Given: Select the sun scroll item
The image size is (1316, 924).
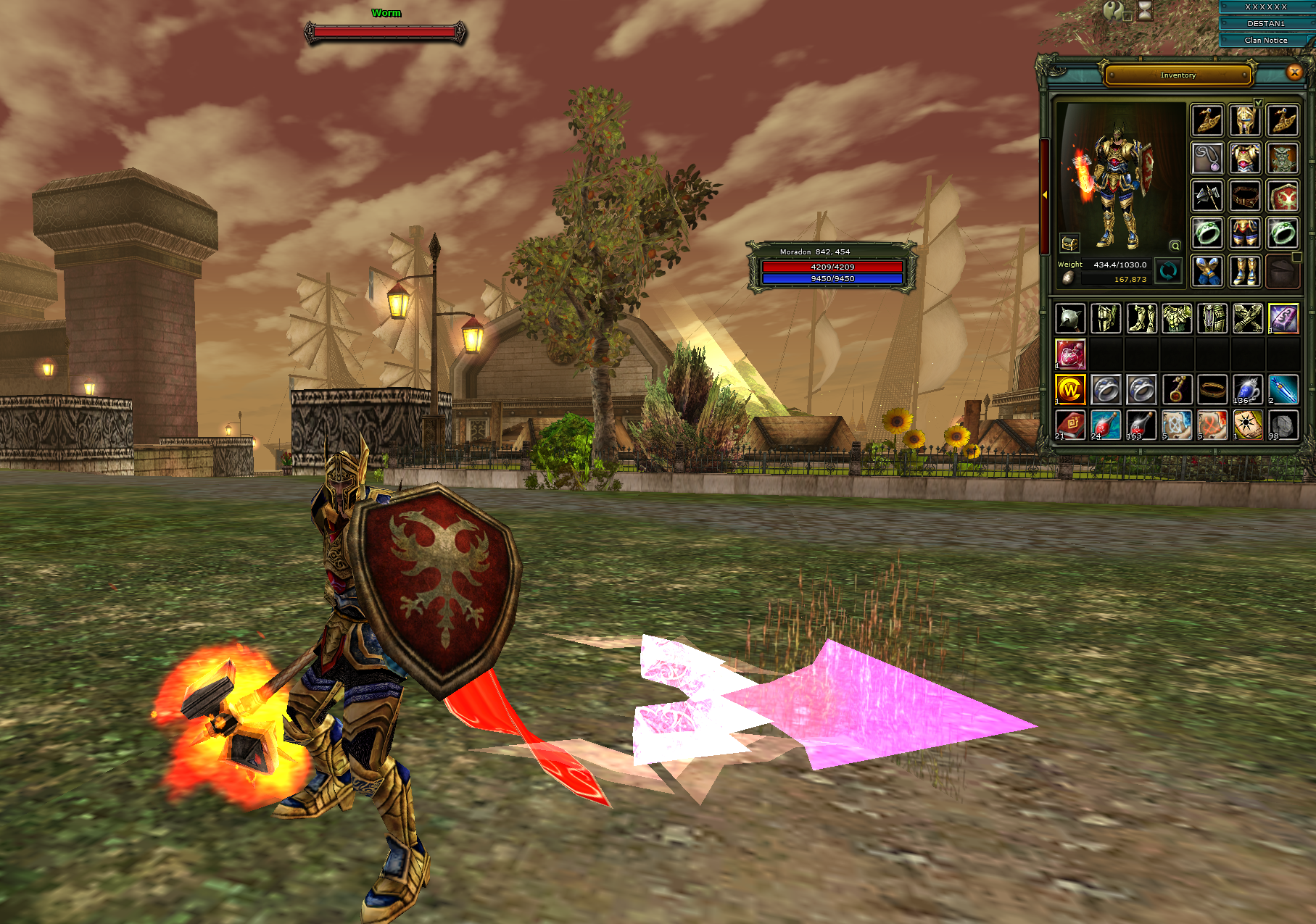Looking at the screenshot, I should tap(1248, 425).
